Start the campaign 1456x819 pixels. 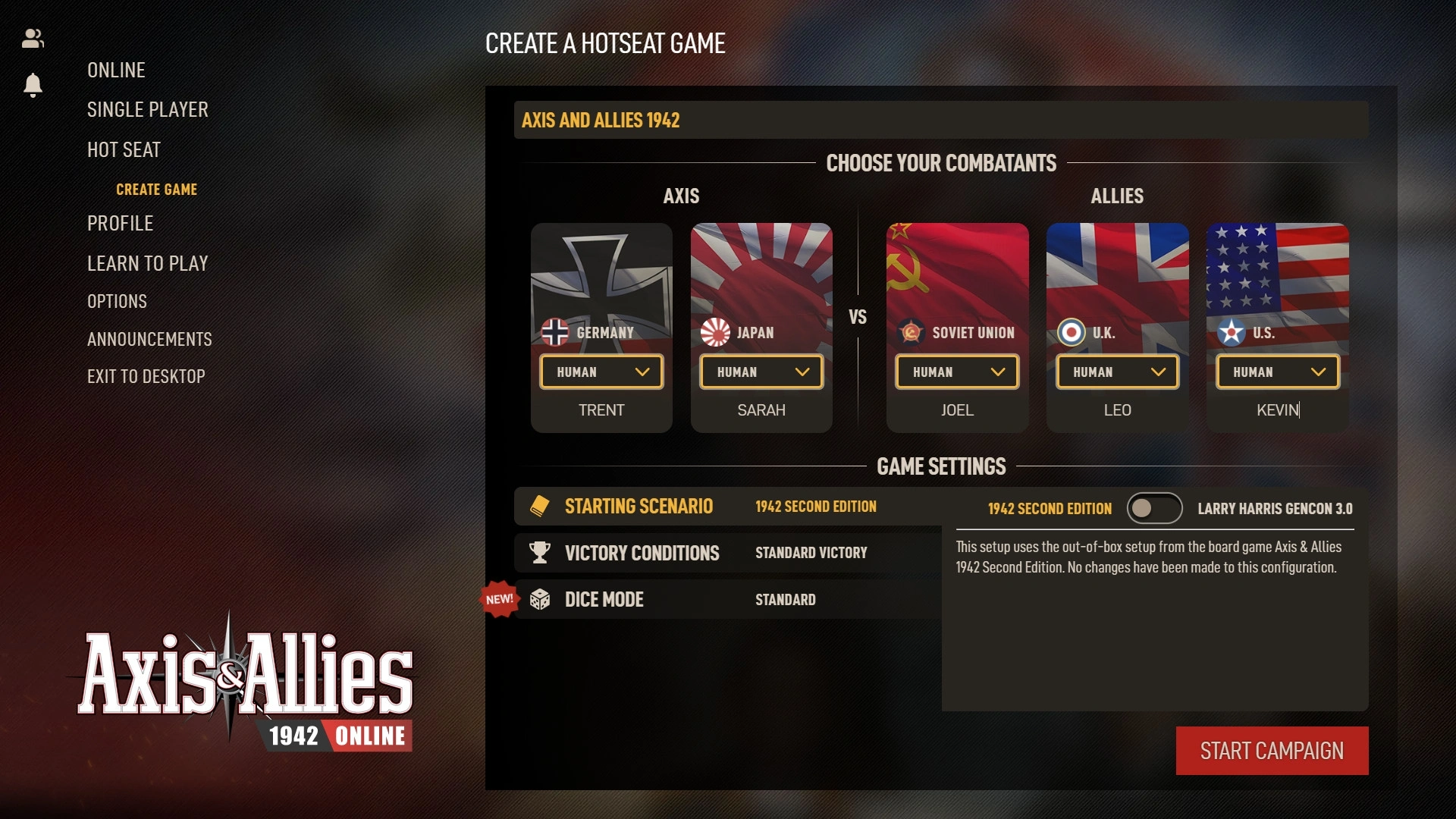pyautogui.click(x=1272, y=751)
